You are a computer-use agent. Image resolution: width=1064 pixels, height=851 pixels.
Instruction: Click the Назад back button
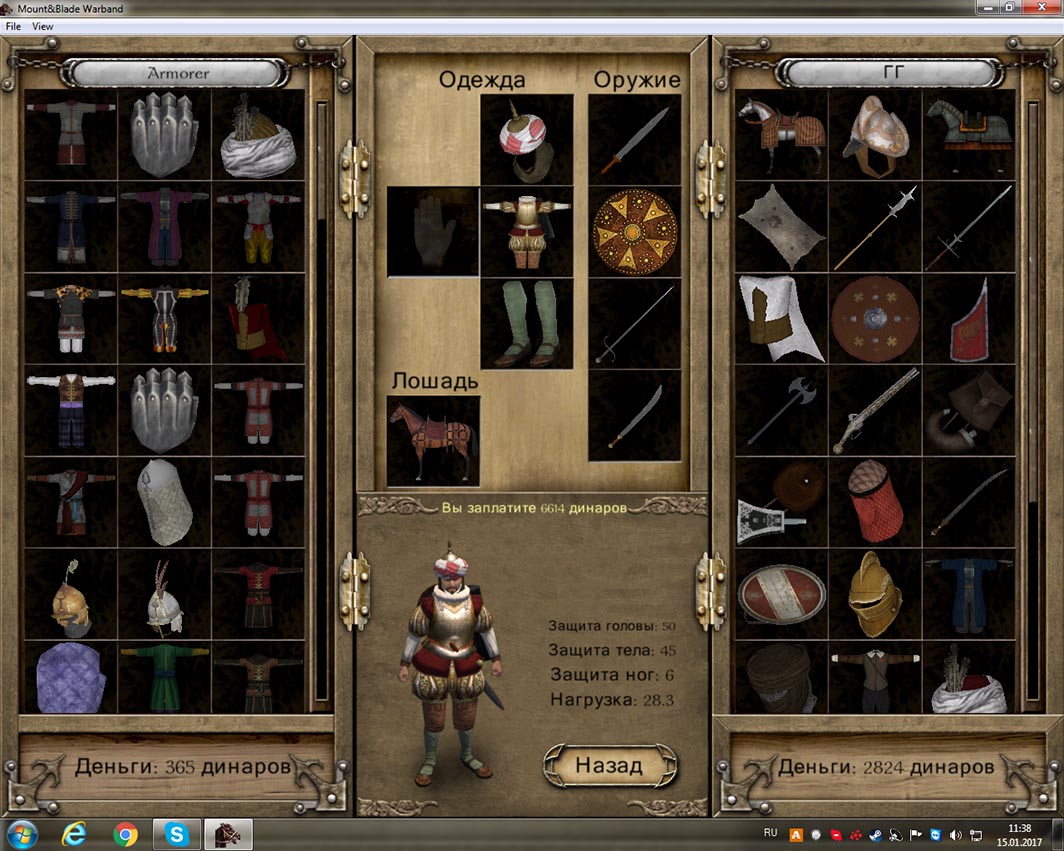[609, 766]
